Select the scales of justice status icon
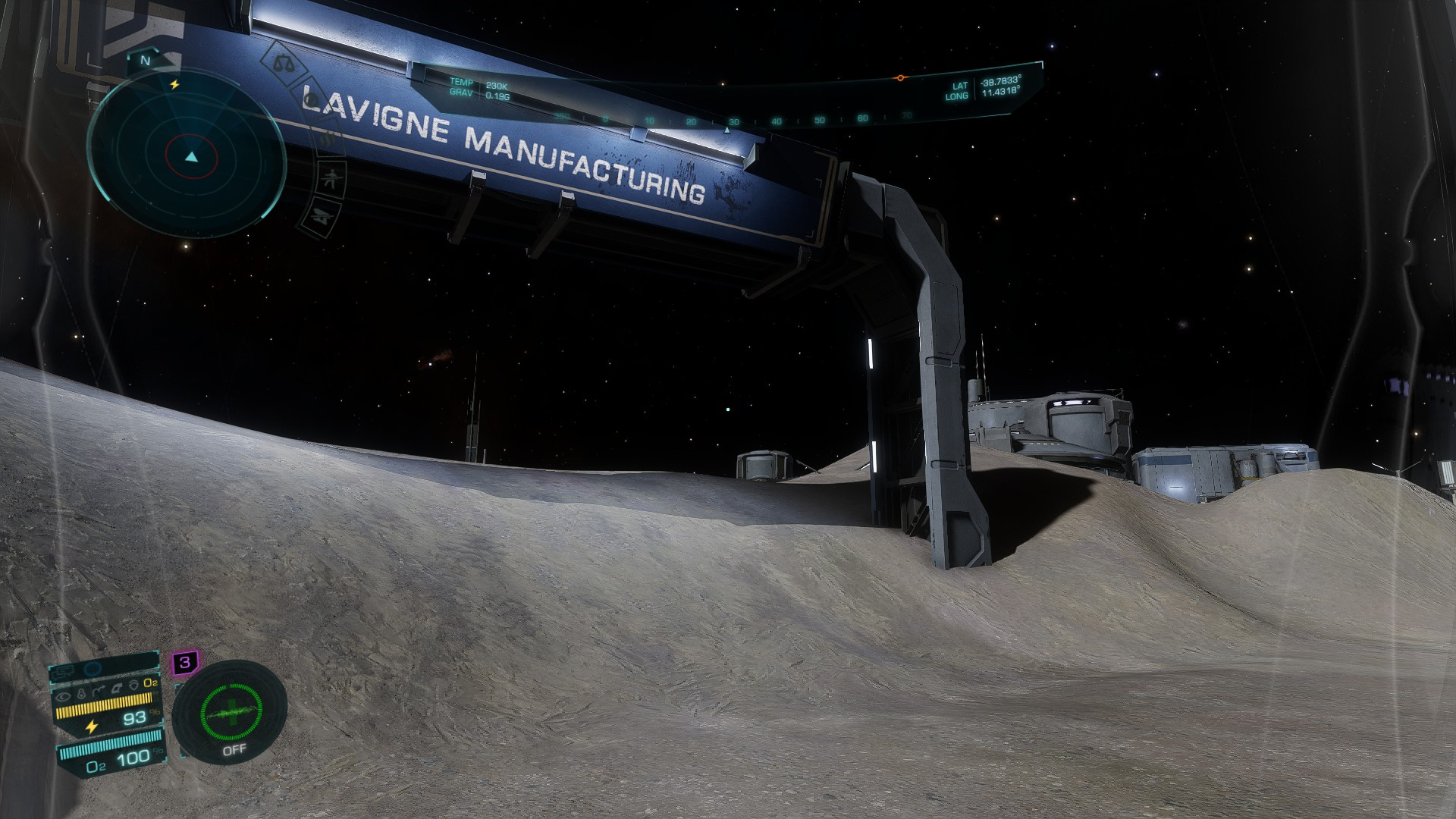1456x819 pixels. (283, 62)
